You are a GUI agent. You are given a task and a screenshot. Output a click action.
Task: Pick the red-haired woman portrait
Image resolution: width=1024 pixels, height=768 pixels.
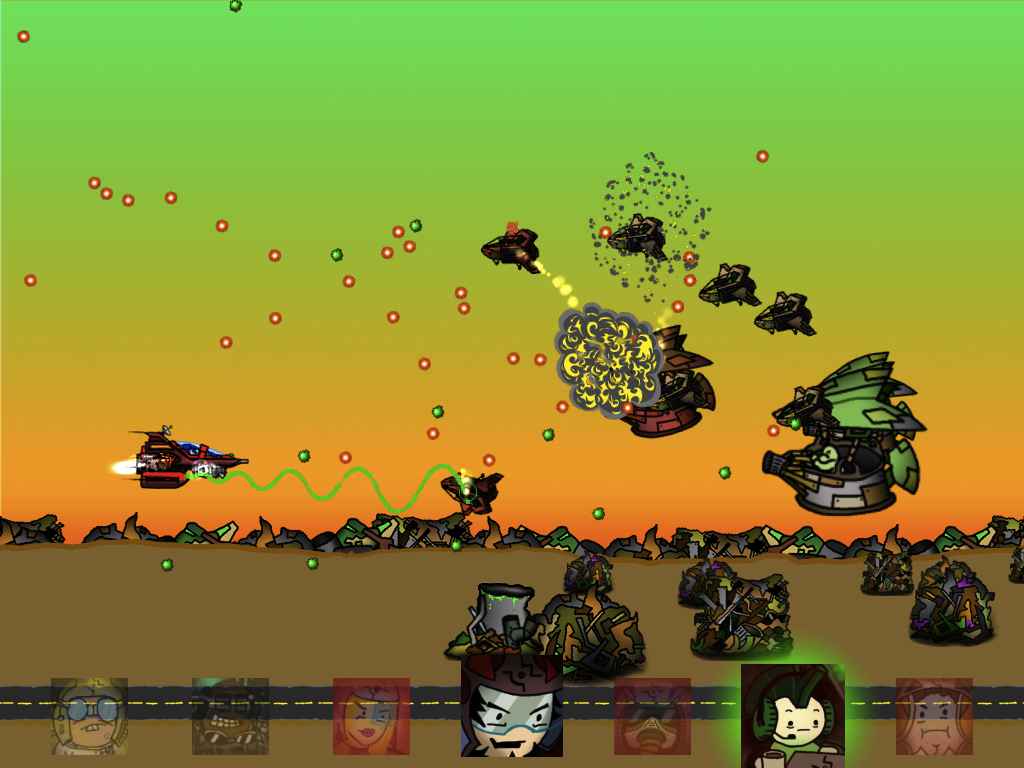pyautogui.click(x=371, y=716)
